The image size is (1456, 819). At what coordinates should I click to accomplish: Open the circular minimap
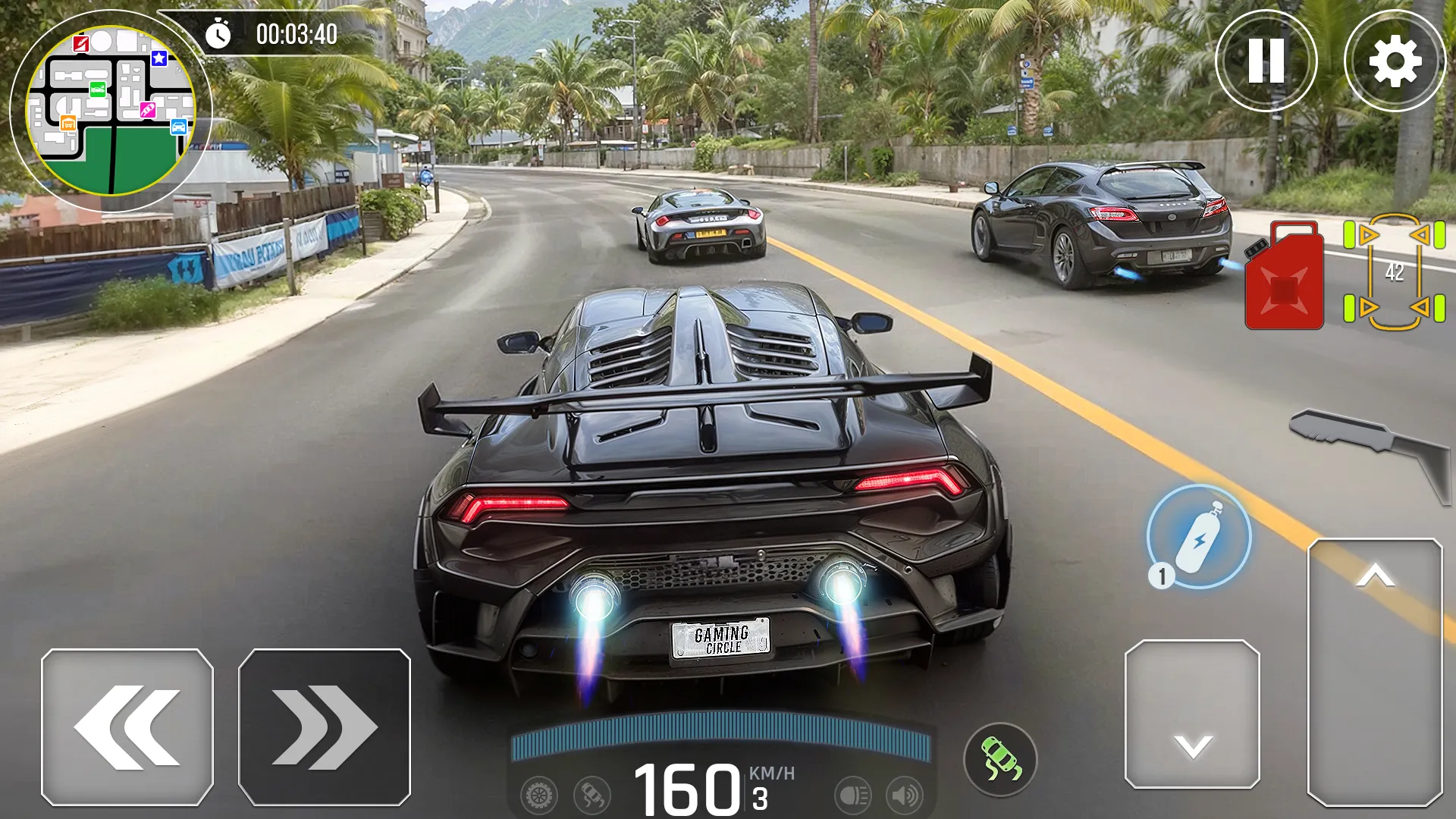pos(111,111)
